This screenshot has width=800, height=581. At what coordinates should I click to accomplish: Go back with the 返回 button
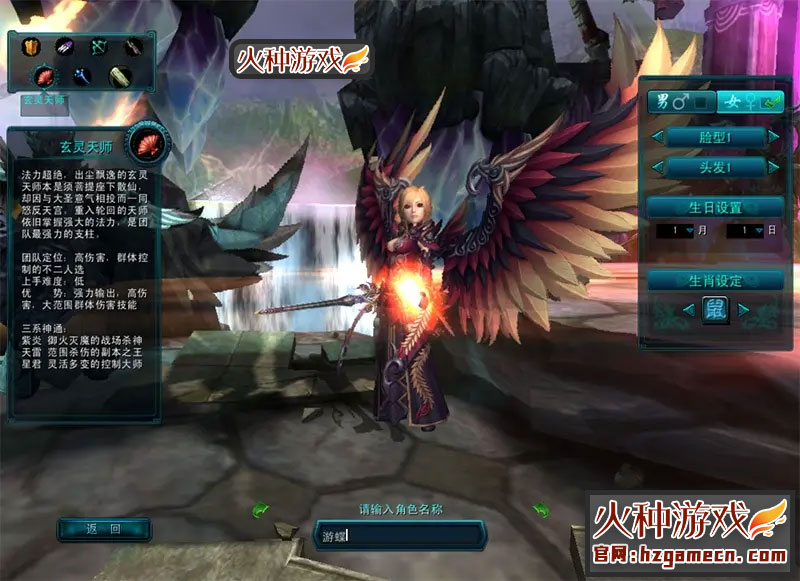coord(103,529)
